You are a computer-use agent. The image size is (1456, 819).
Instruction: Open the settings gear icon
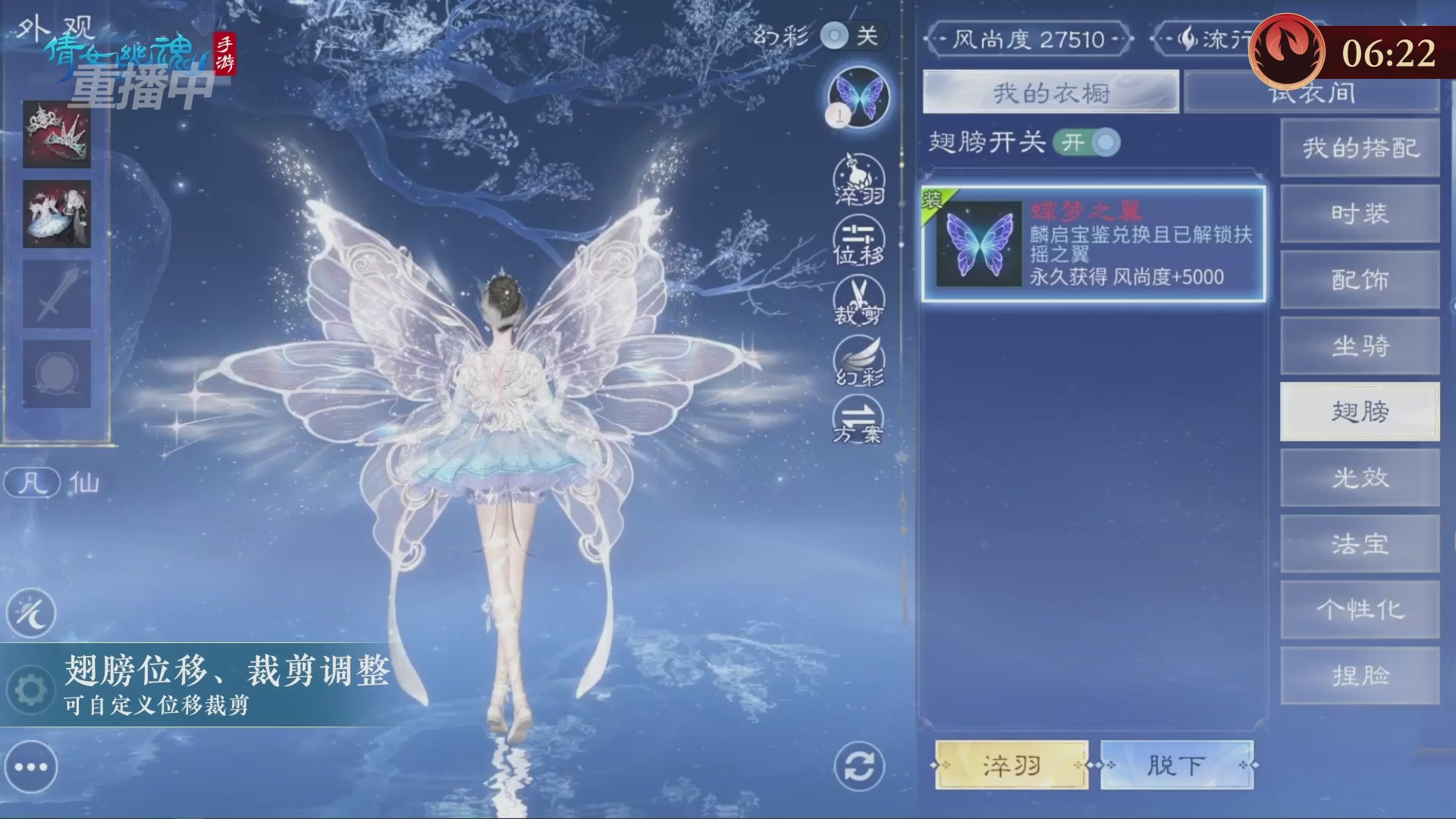click(x=30, y=688)
